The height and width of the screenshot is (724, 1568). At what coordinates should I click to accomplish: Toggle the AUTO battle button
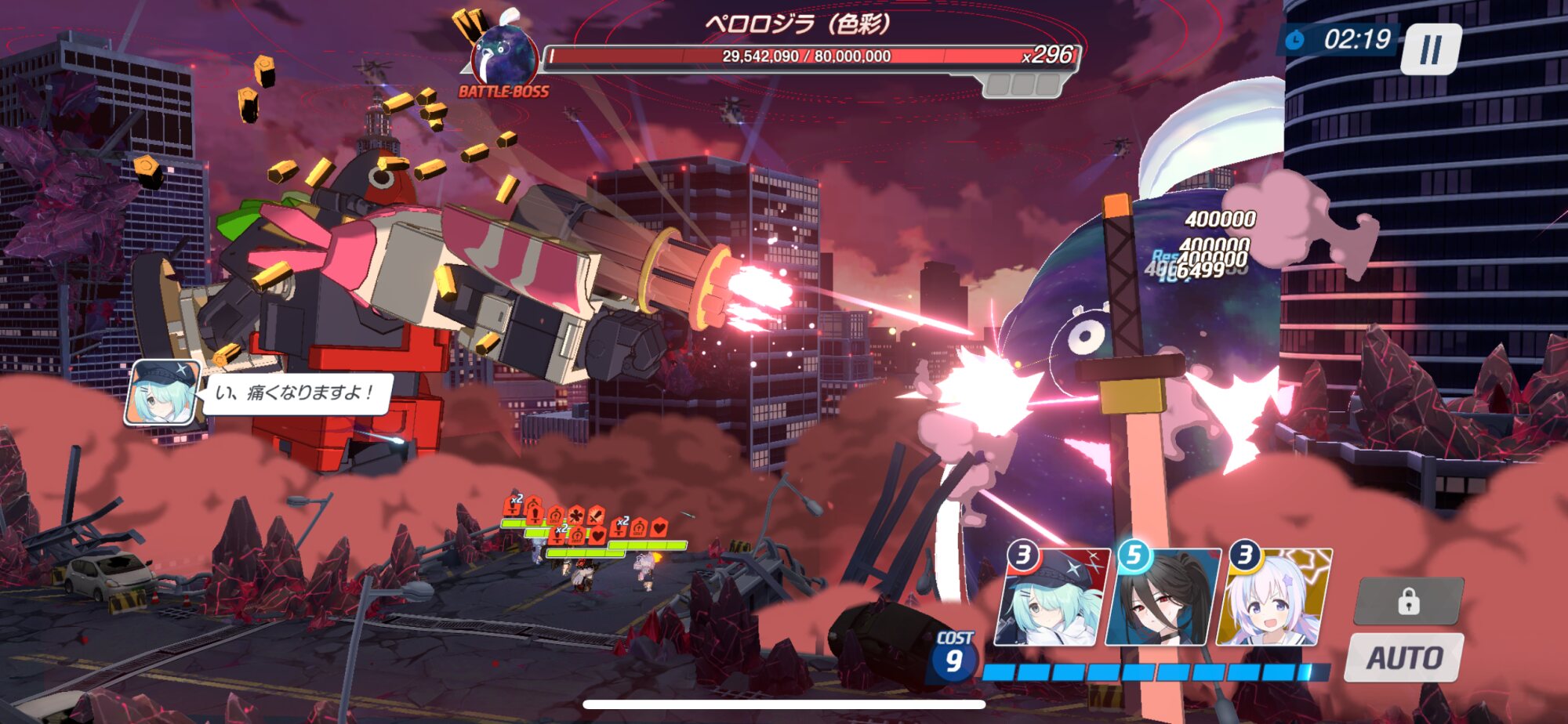pyautogui.click(x=1404, y=657)
